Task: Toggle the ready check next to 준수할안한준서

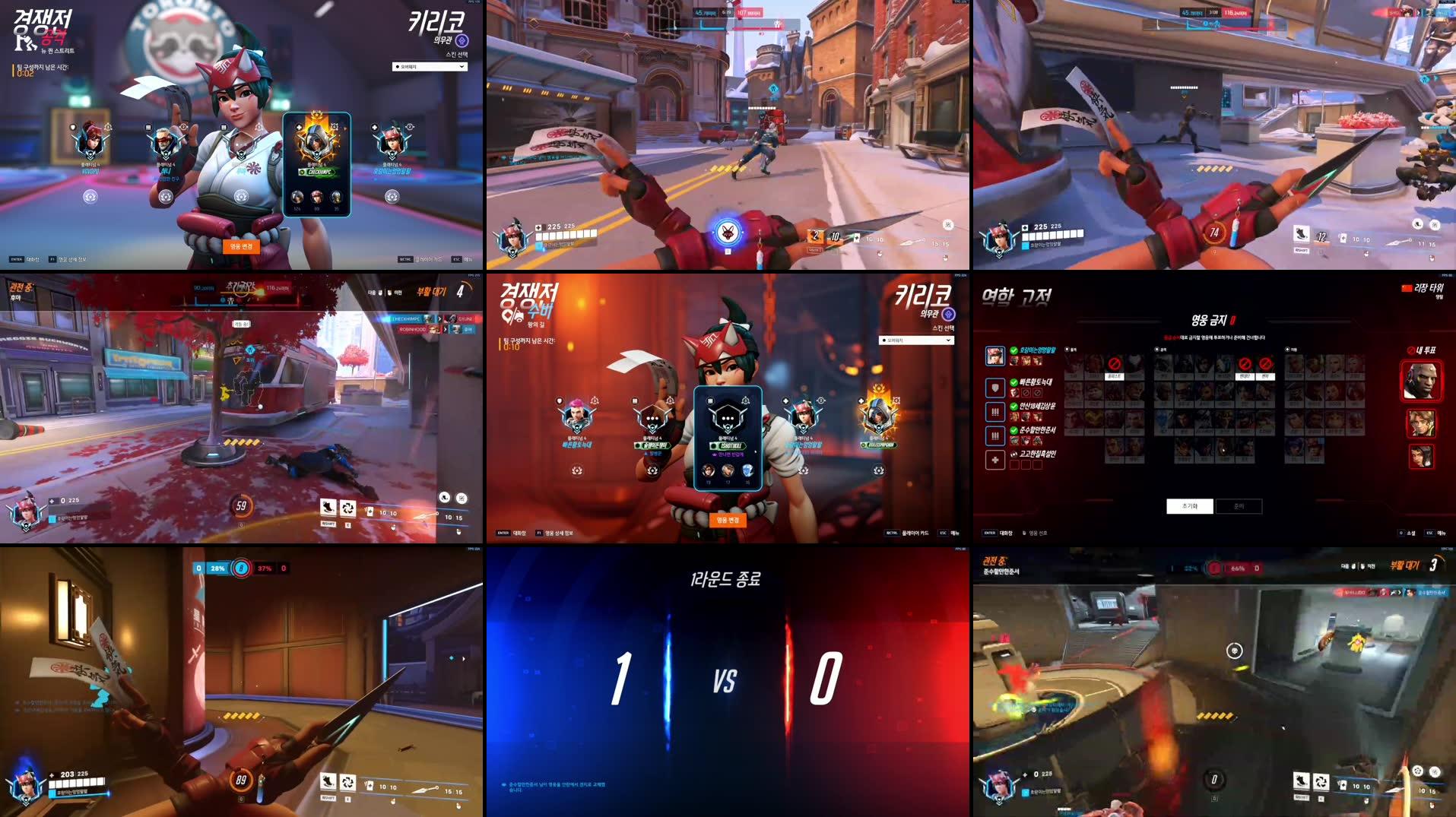Action: click(x=1013, y=430)
